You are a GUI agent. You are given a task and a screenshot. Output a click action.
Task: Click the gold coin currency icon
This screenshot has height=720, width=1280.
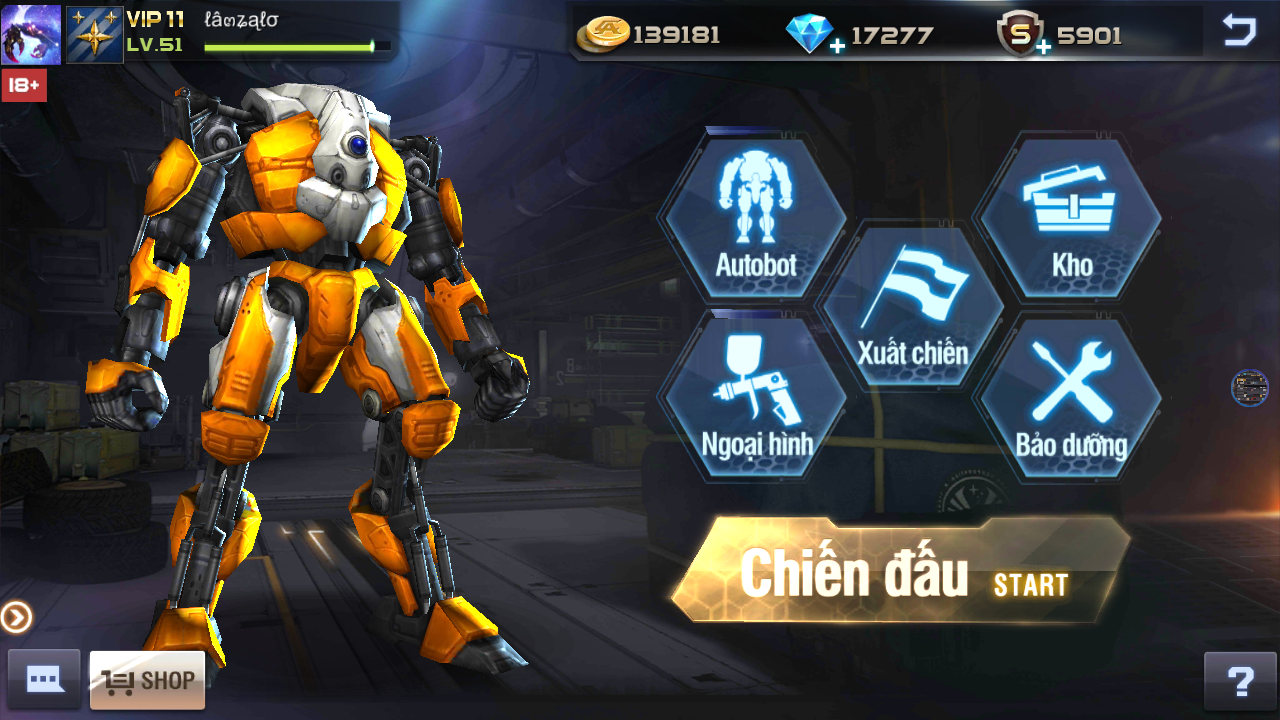(602, 34)
